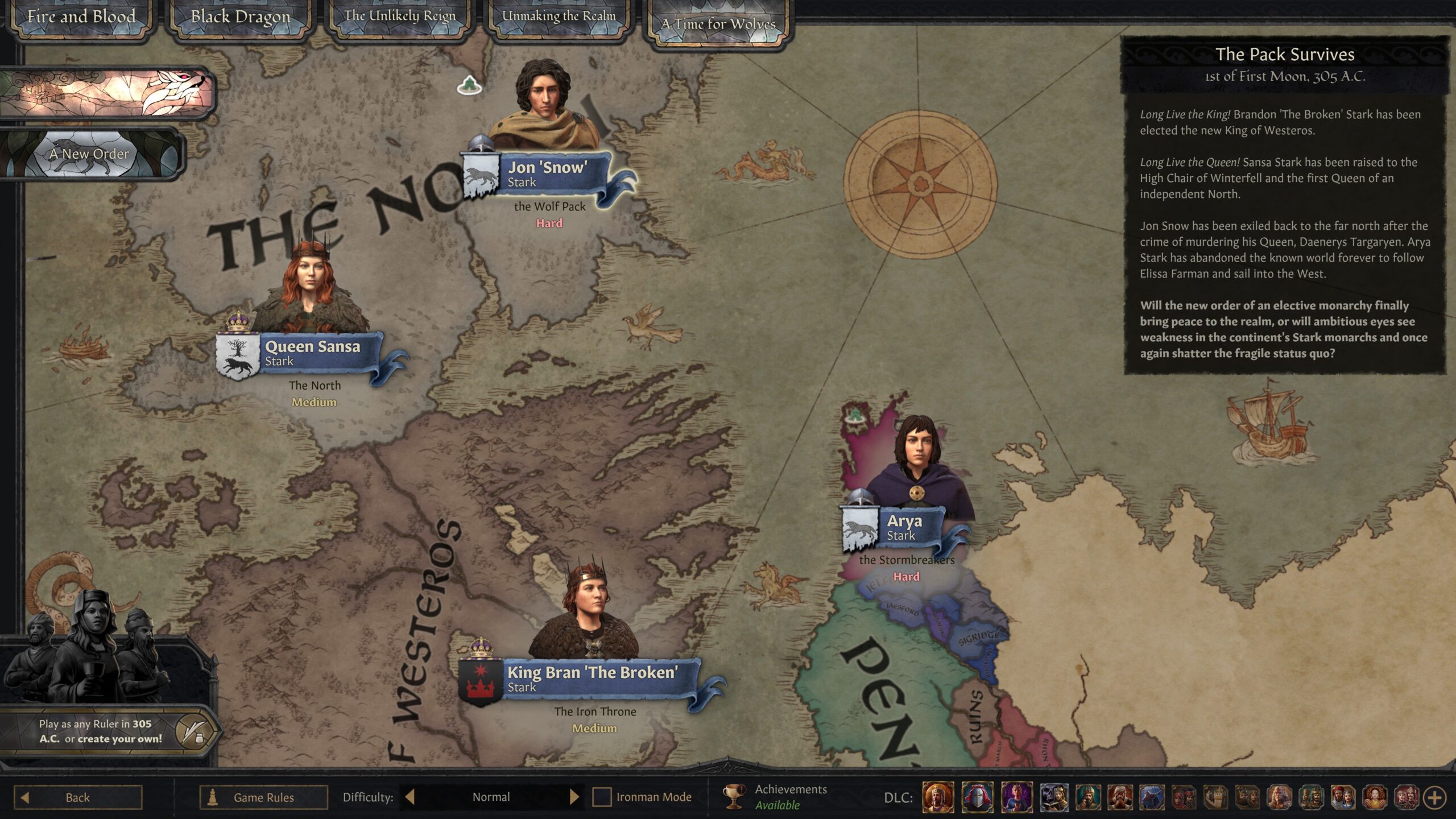Lower difficulty with the left arrow
The height and width of the screenshot is (819, 1456).
click(409, 797)
